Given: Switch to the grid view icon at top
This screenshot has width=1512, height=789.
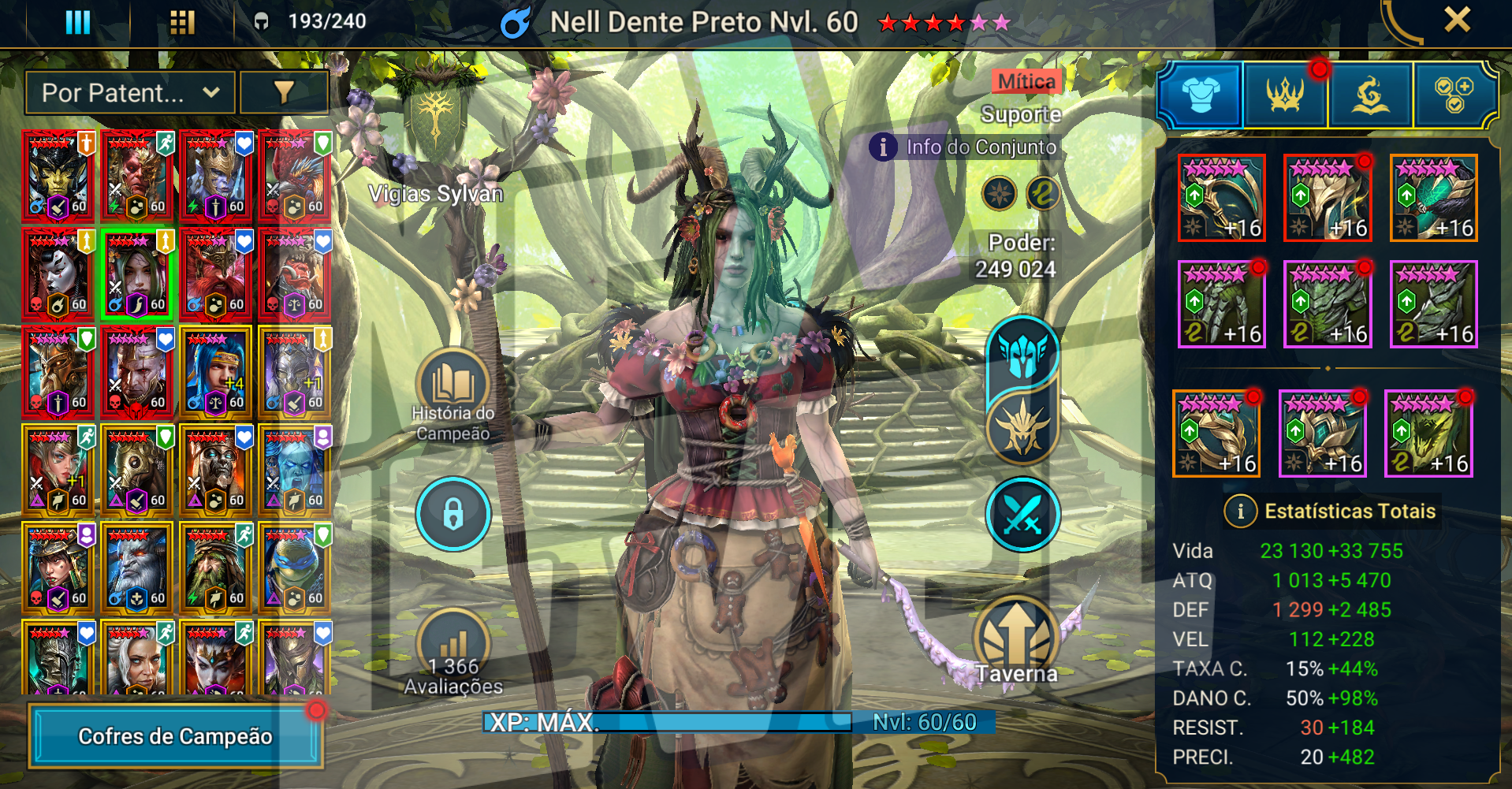Looking at the screenshot, I should 182,21.
